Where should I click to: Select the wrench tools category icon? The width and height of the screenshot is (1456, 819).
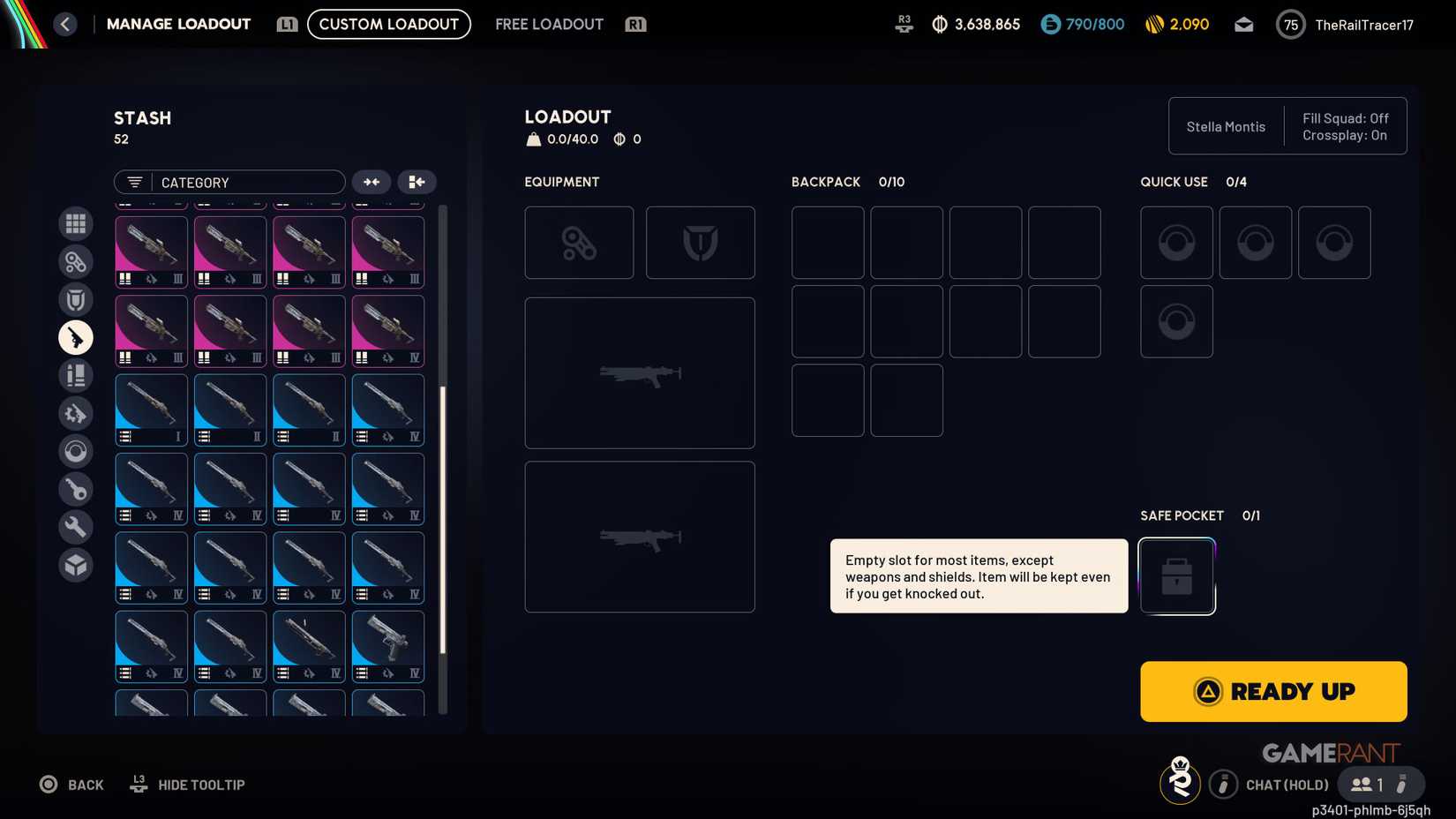click(75, 527)
